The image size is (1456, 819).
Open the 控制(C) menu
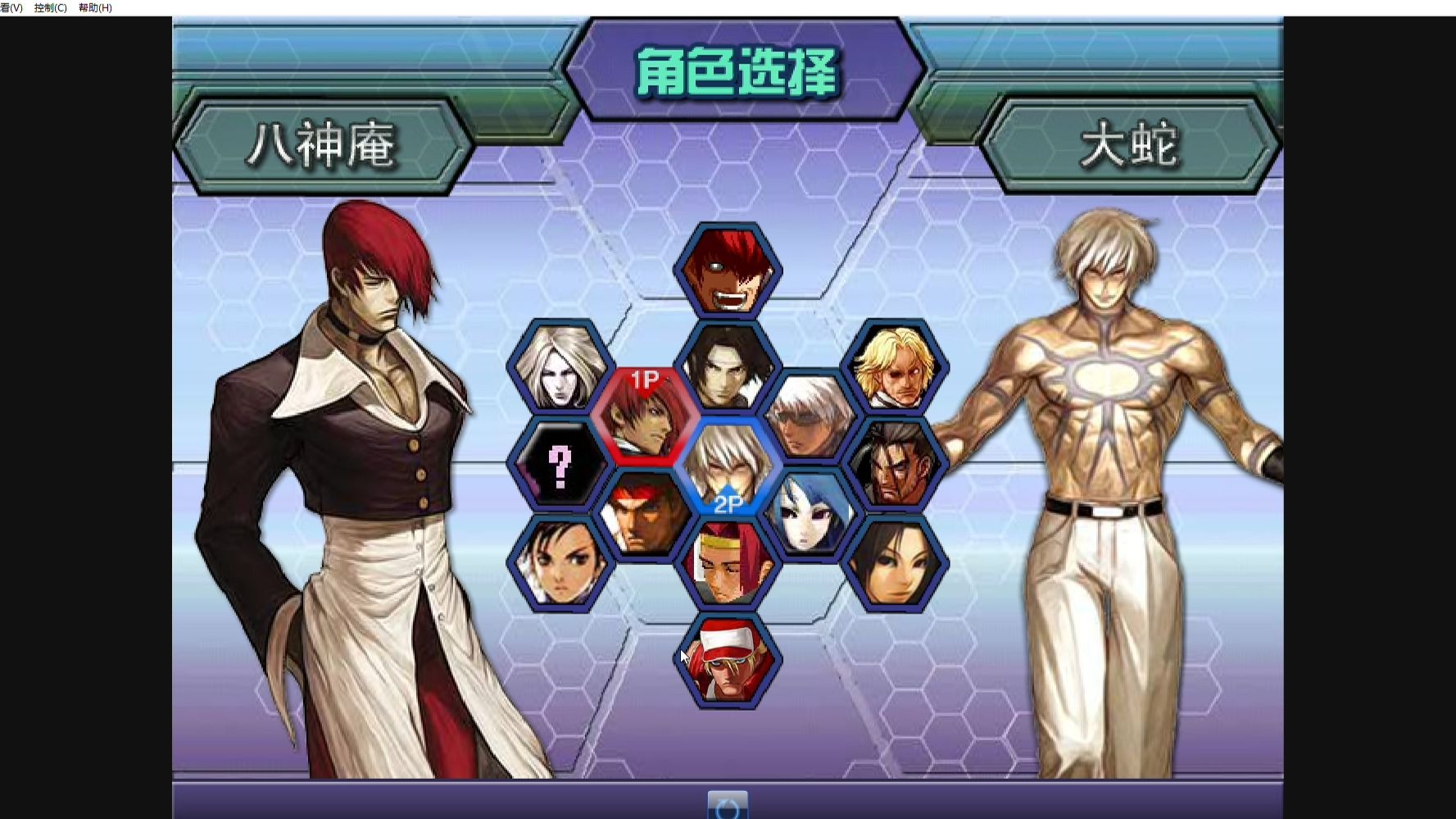coord(49,8)
